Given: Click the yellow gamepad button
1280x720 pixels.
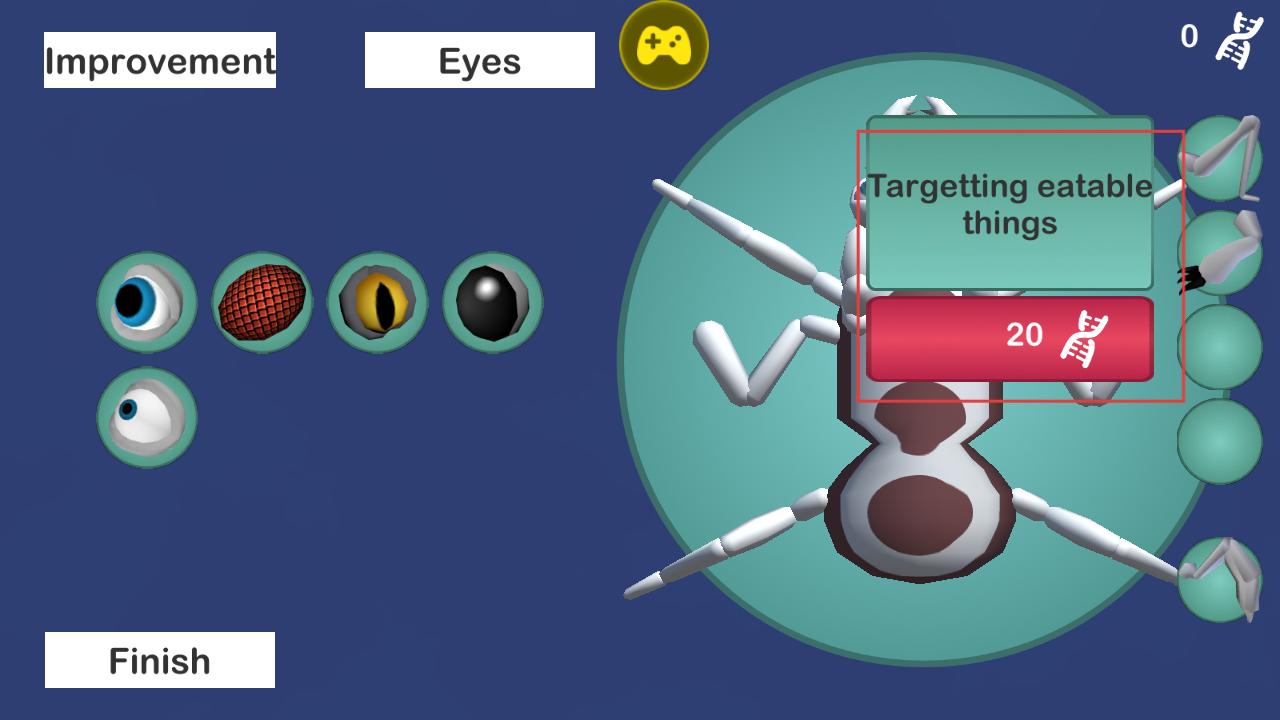Looking at the screenshot, I should tap(664, 45).
